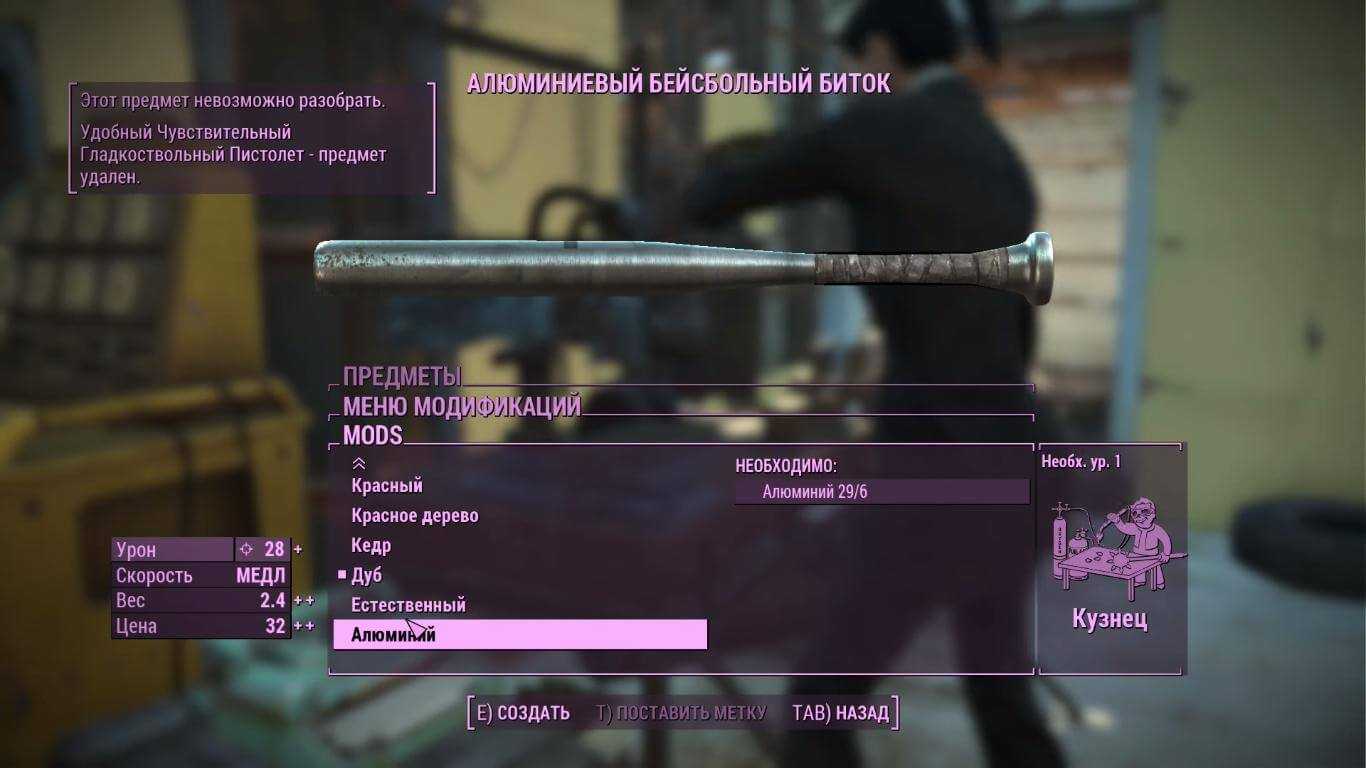Open the MODS section header
1366x768 pixels.
pos(372,436)
